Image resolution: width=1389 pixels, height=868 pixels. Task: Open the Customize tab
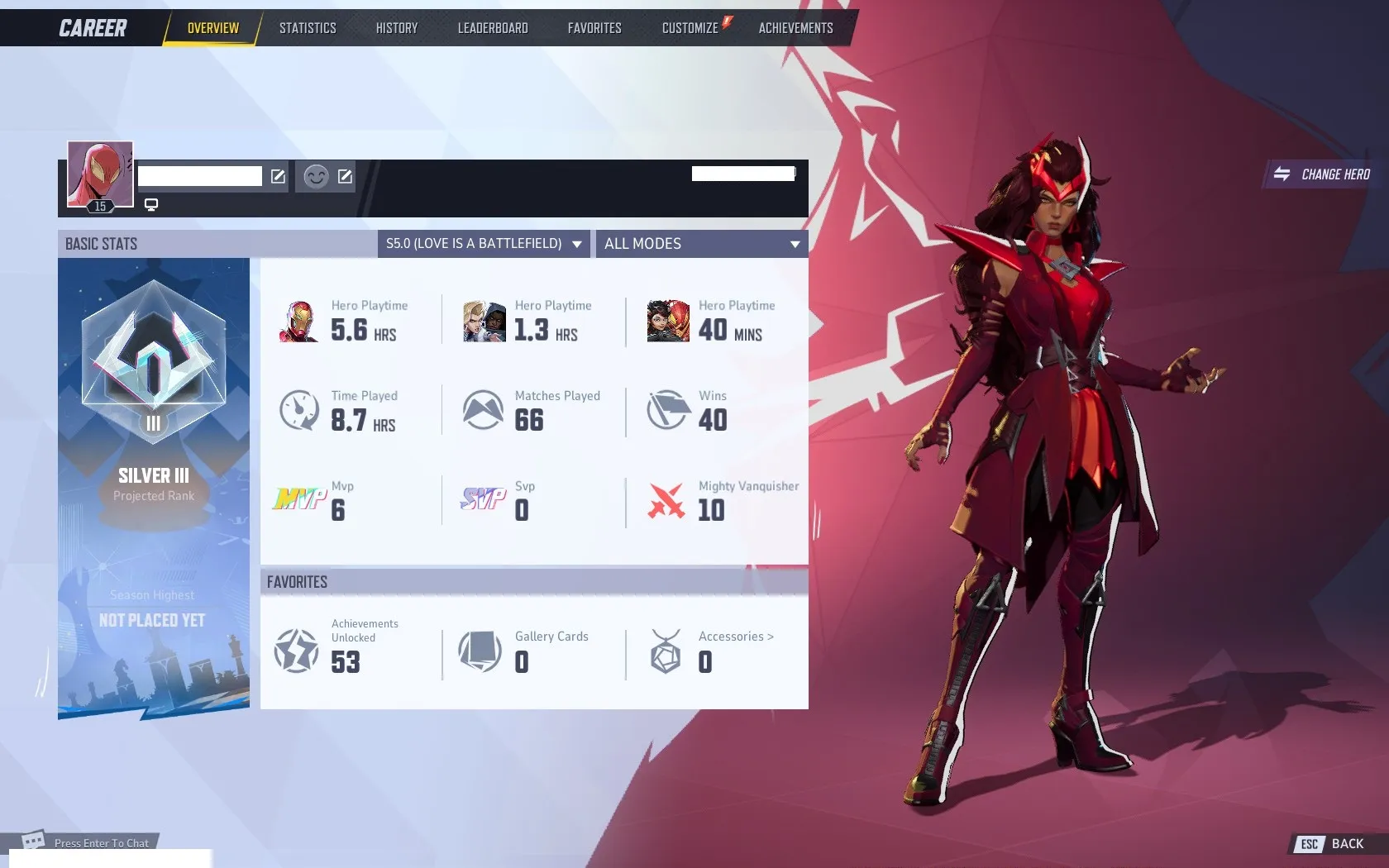pos(690,26)
